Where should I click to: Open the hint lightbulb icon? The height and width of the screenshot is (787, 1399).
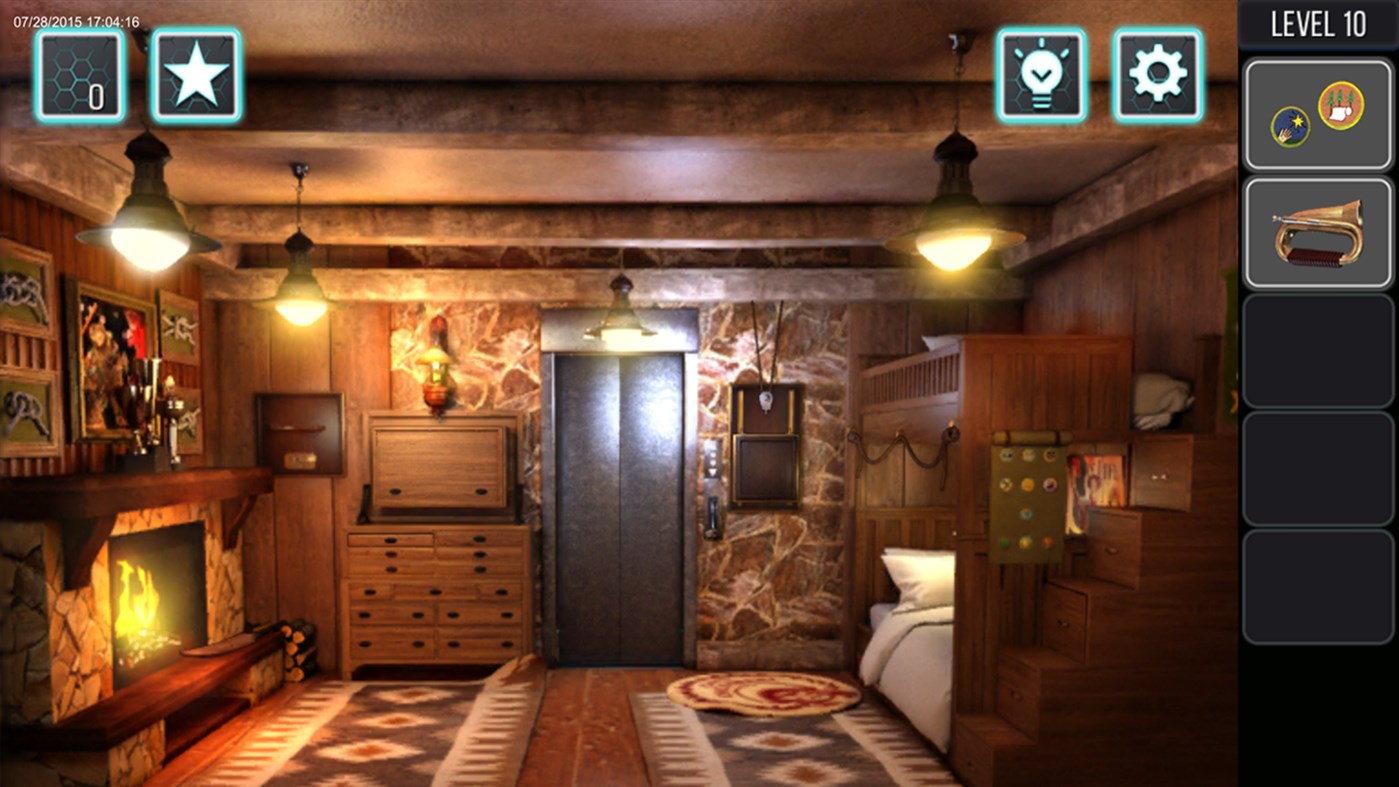(x=1040, y=74)
